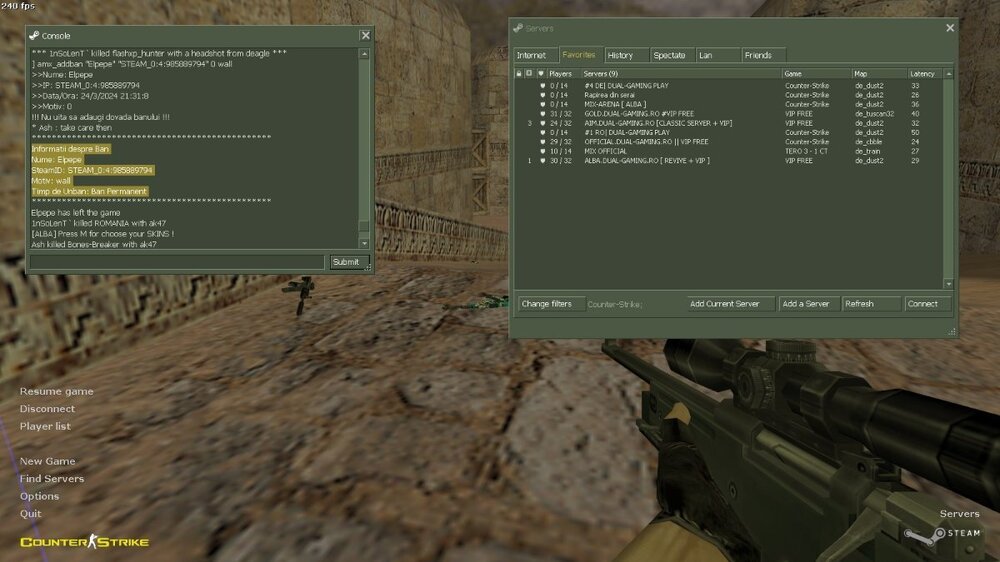
Task: Switch to the Internet tab
Action: click(x=532, y=55)
